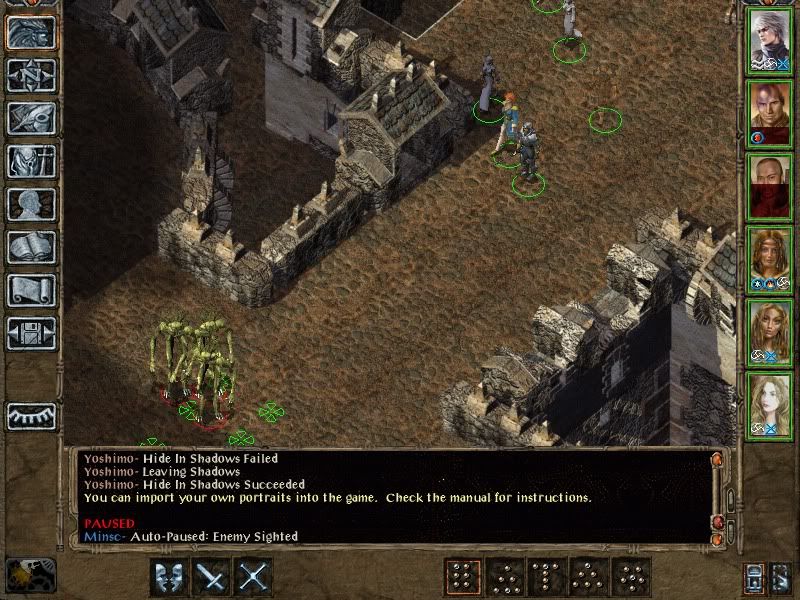Open the inventory screen

coord(30,161)
